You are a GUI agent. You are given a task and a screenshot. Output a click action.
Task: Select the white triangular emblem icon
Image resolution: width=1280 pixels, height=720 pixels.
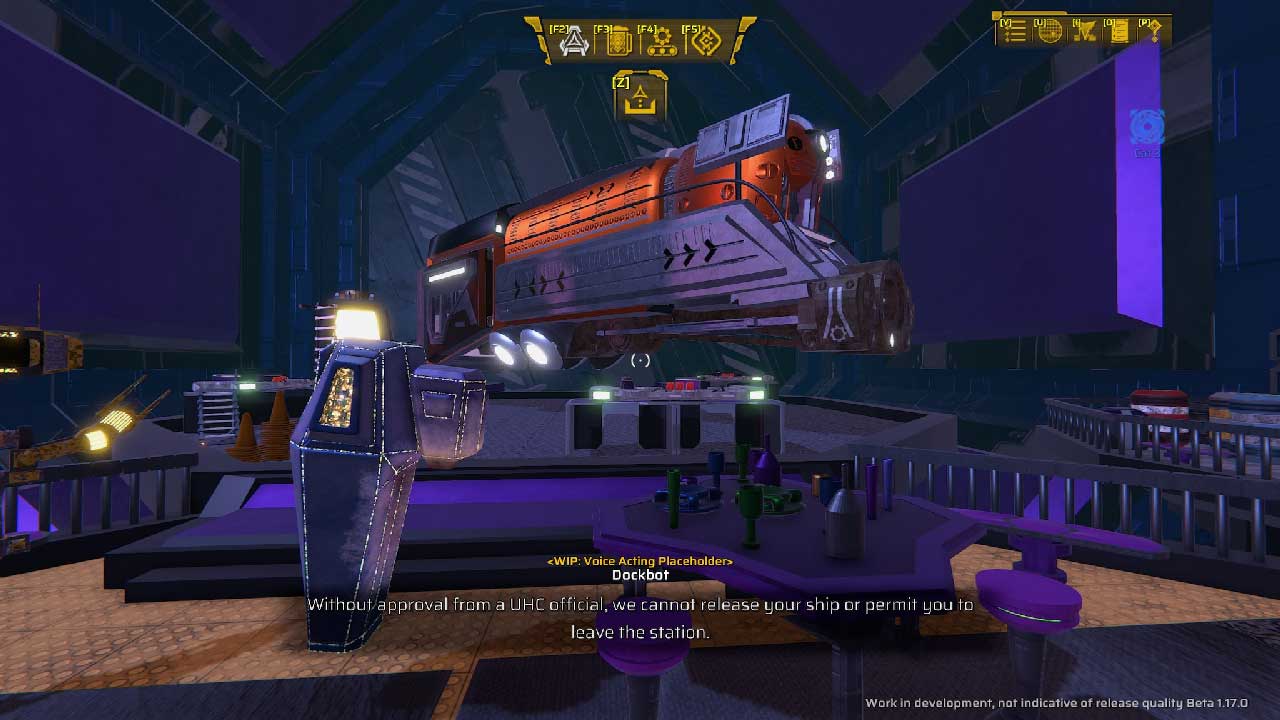click(x=574, y=43)
